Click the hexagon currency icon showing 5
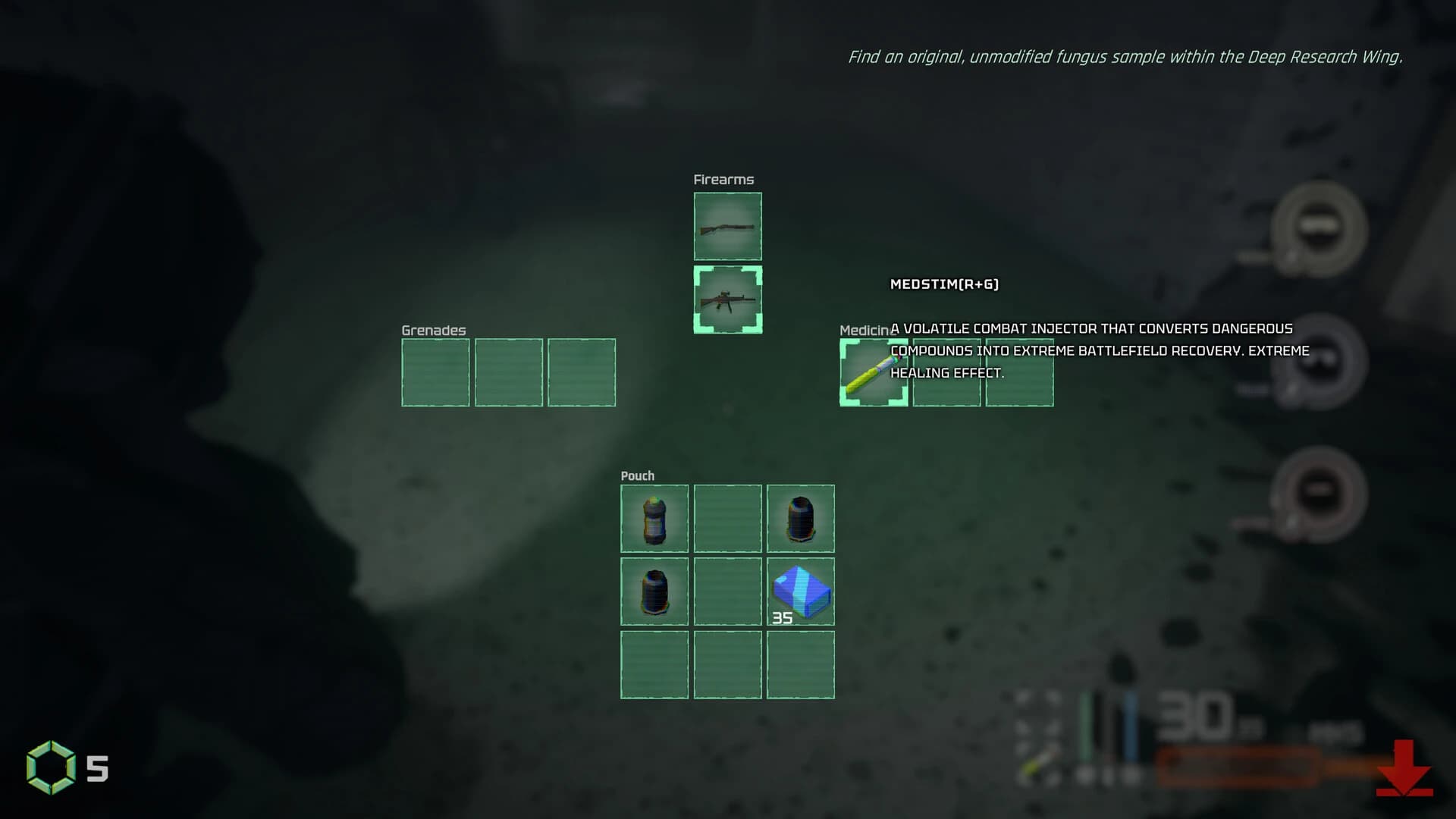 [52, 767]
